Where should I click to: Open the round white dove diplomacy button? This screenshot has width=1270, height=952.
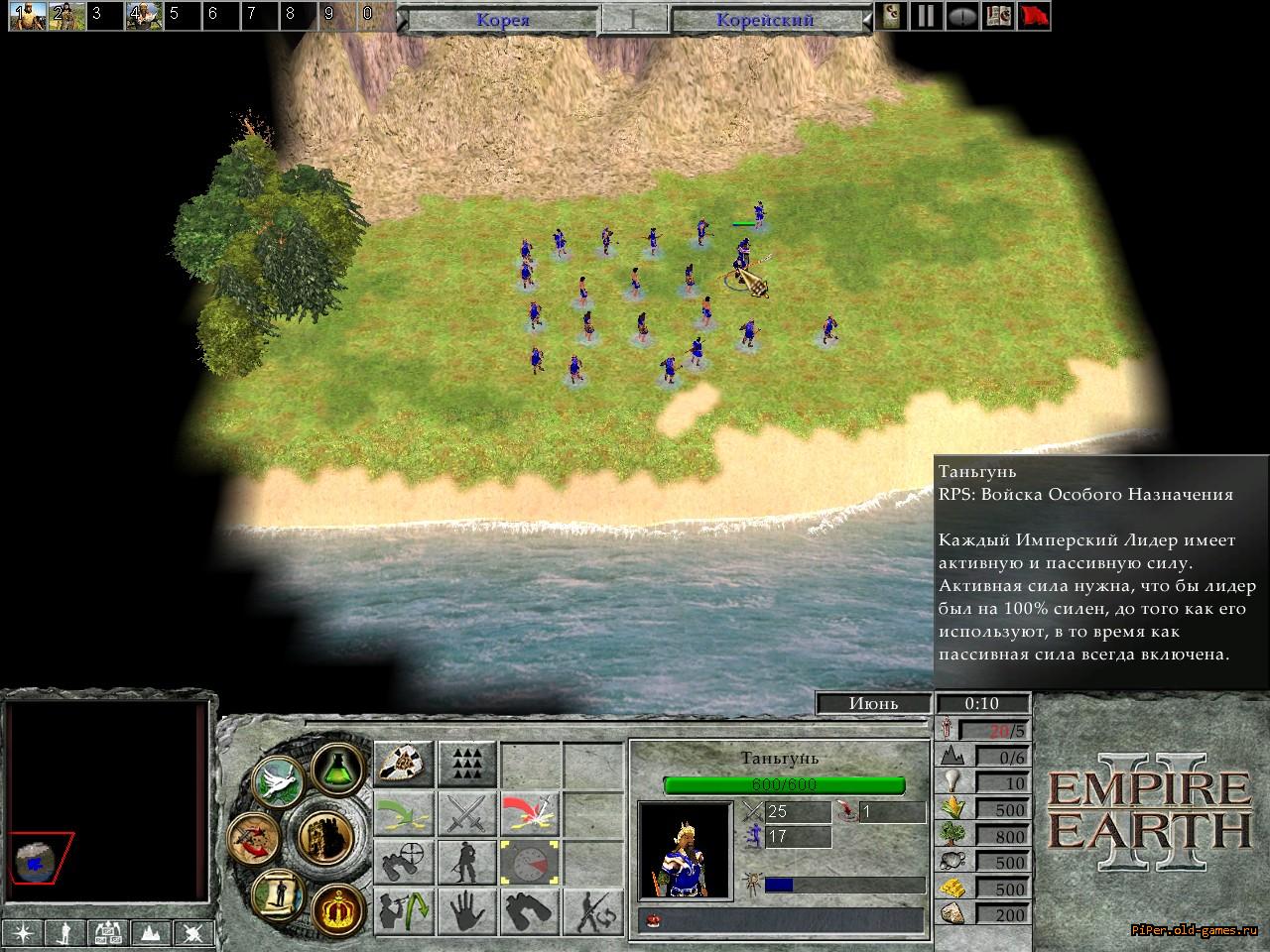click(277, 780)
